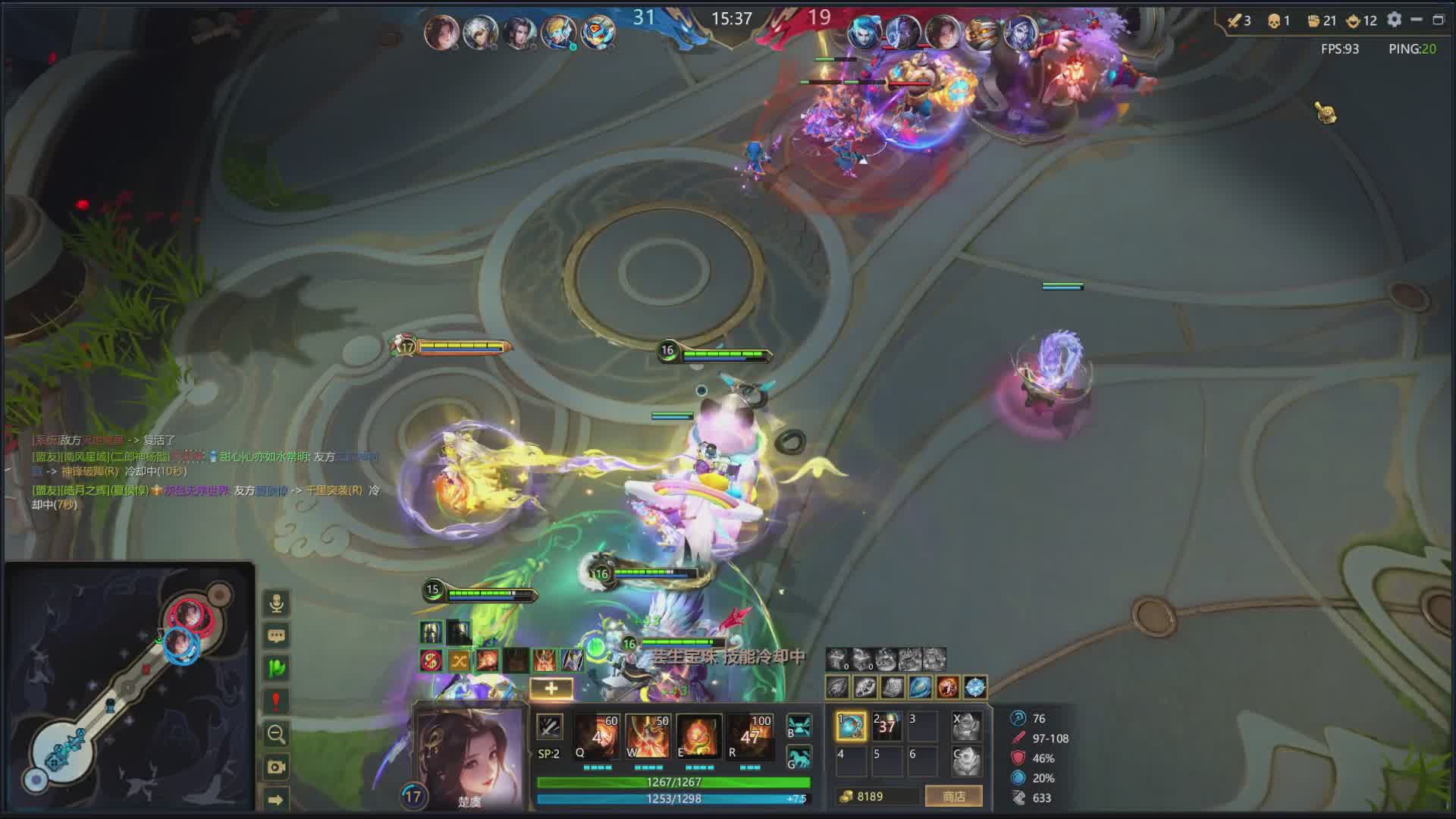Click the camera record button

[x=276, y=767]
